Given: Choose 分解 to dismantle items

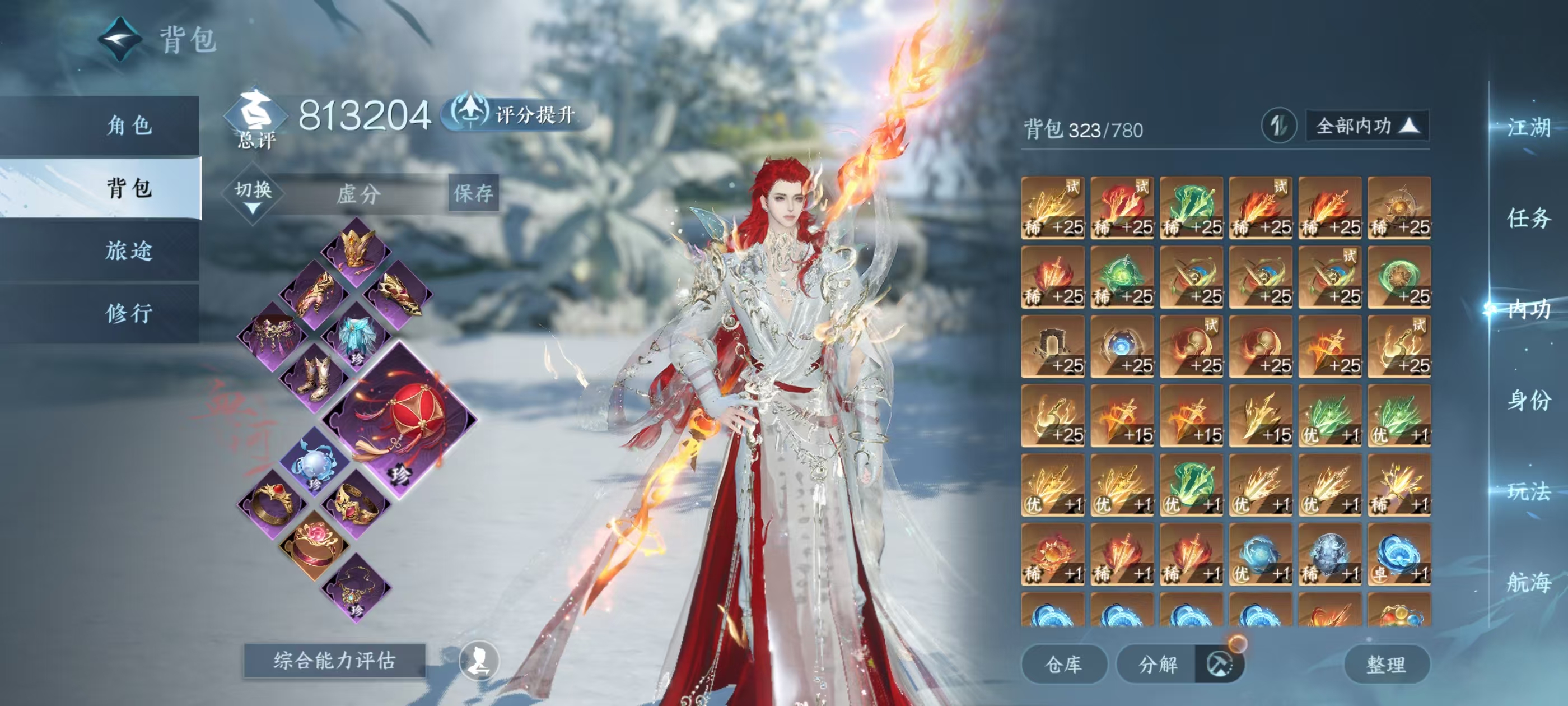Looking at the screenshot, I should coord(1158,664).
